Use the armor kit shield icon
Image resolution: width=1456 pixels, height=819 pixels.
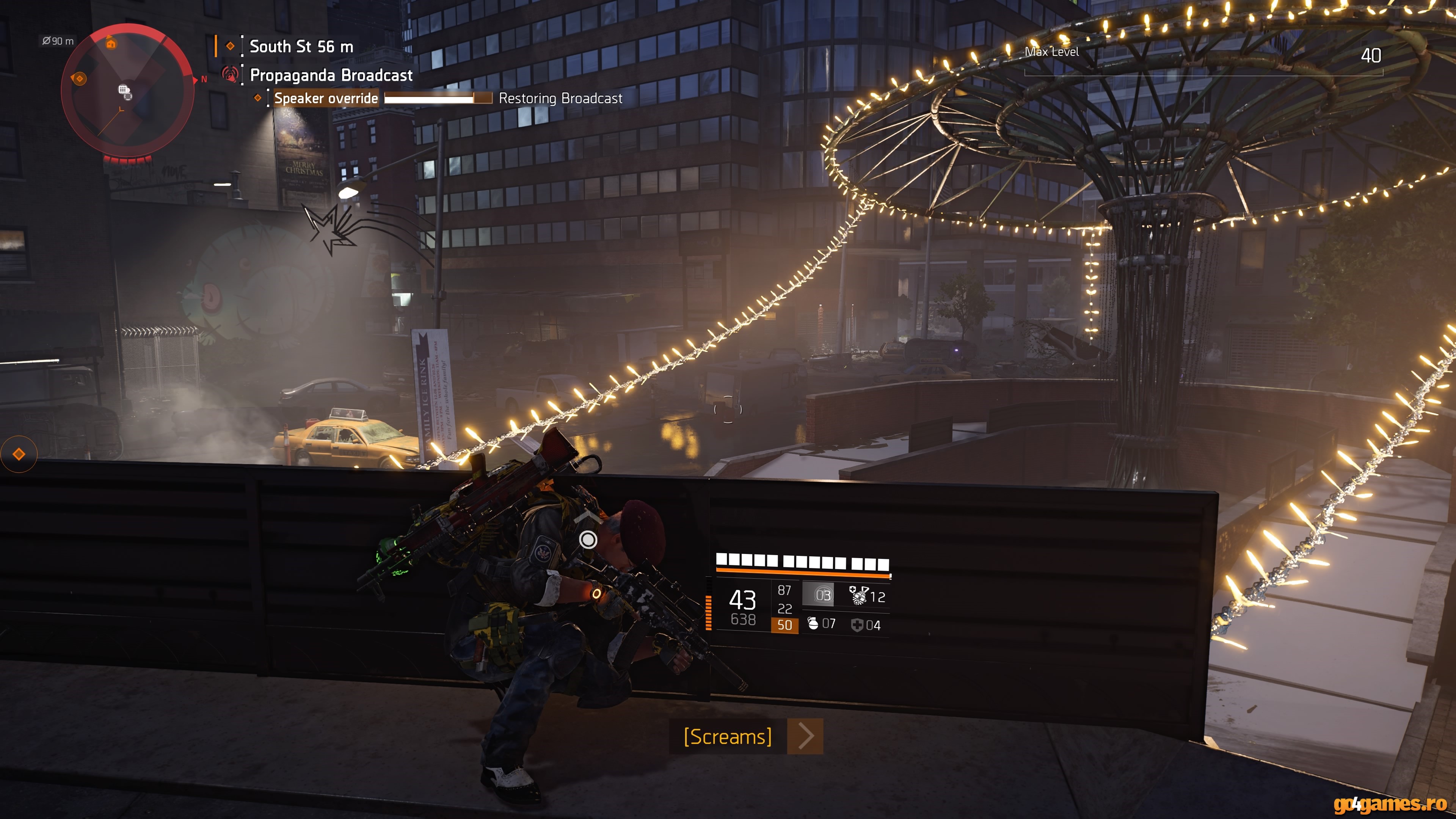pyautogui.click(x=857, y=624)
